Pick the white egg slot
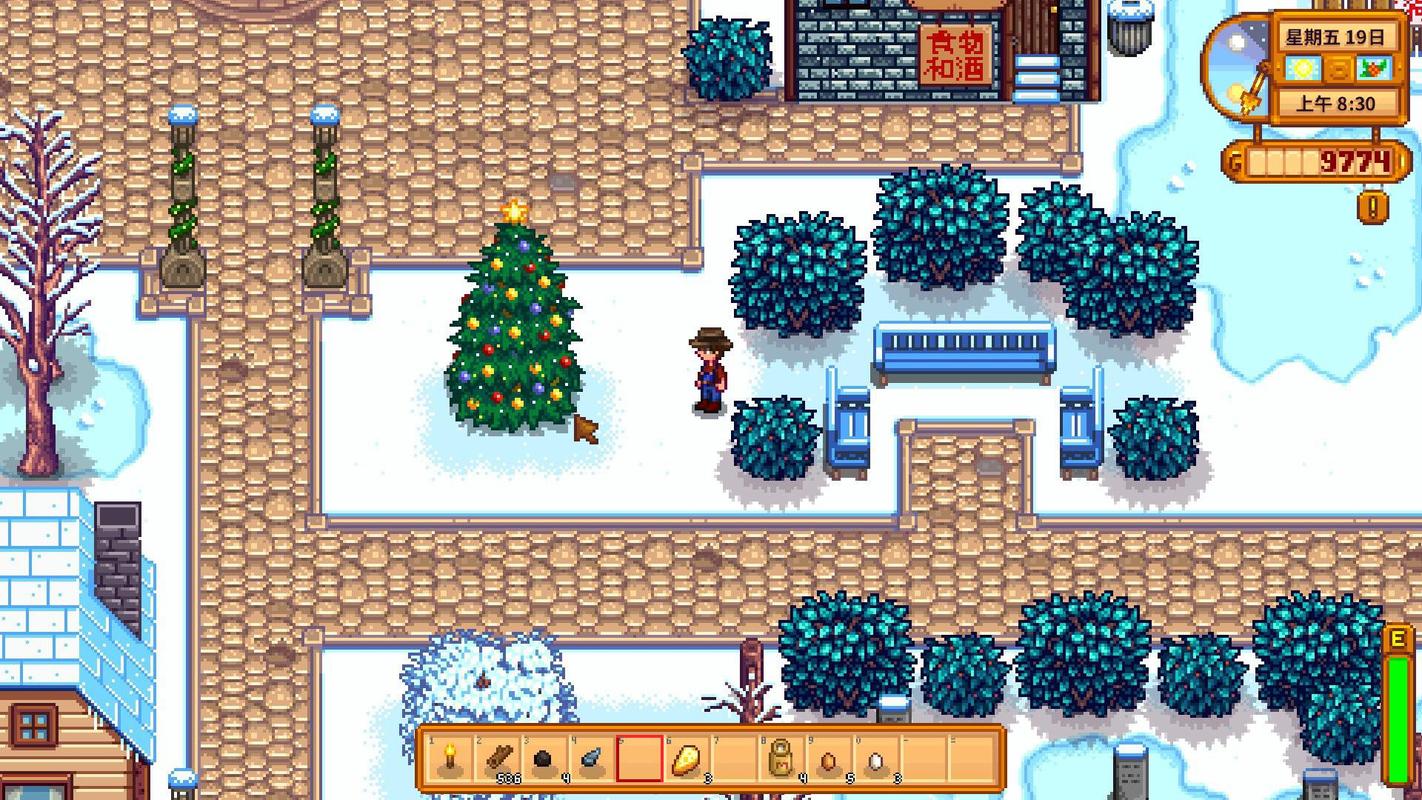The height and width of the screenshot is (800, 1422). coord(878,759)
